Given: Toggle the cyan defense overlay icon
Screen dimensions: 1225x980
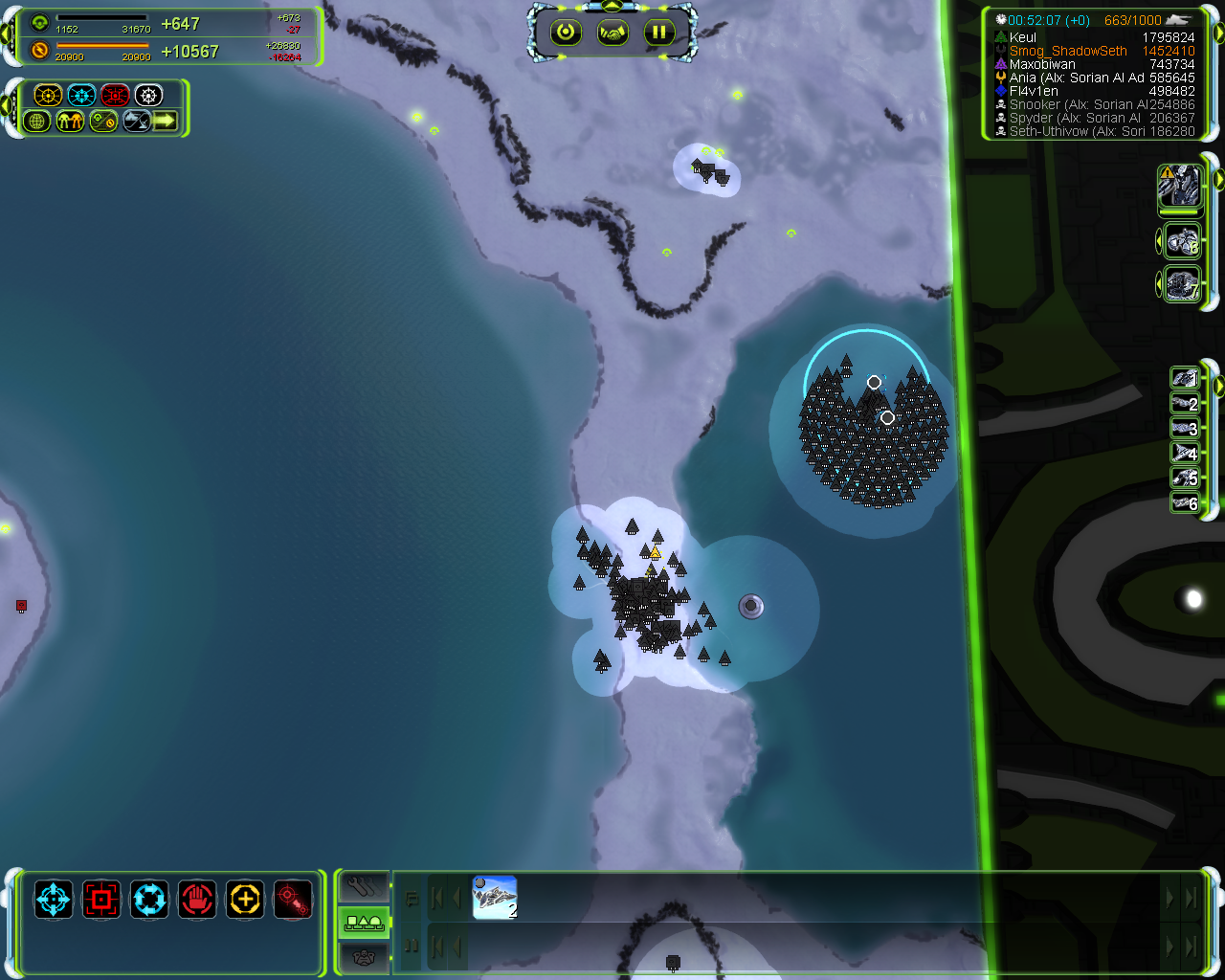Looking at the screenshot, I should pyautogui.click(x=81, y=95).
